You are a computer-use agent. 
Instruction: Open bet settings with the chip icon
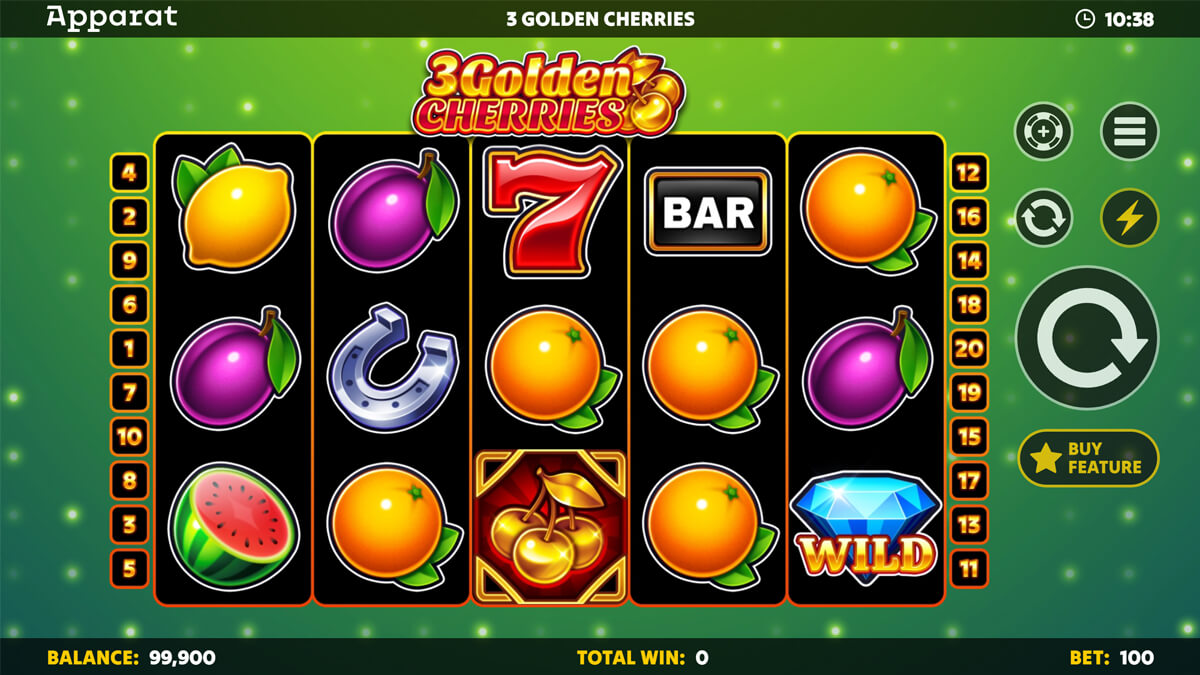coord(1043,131)
